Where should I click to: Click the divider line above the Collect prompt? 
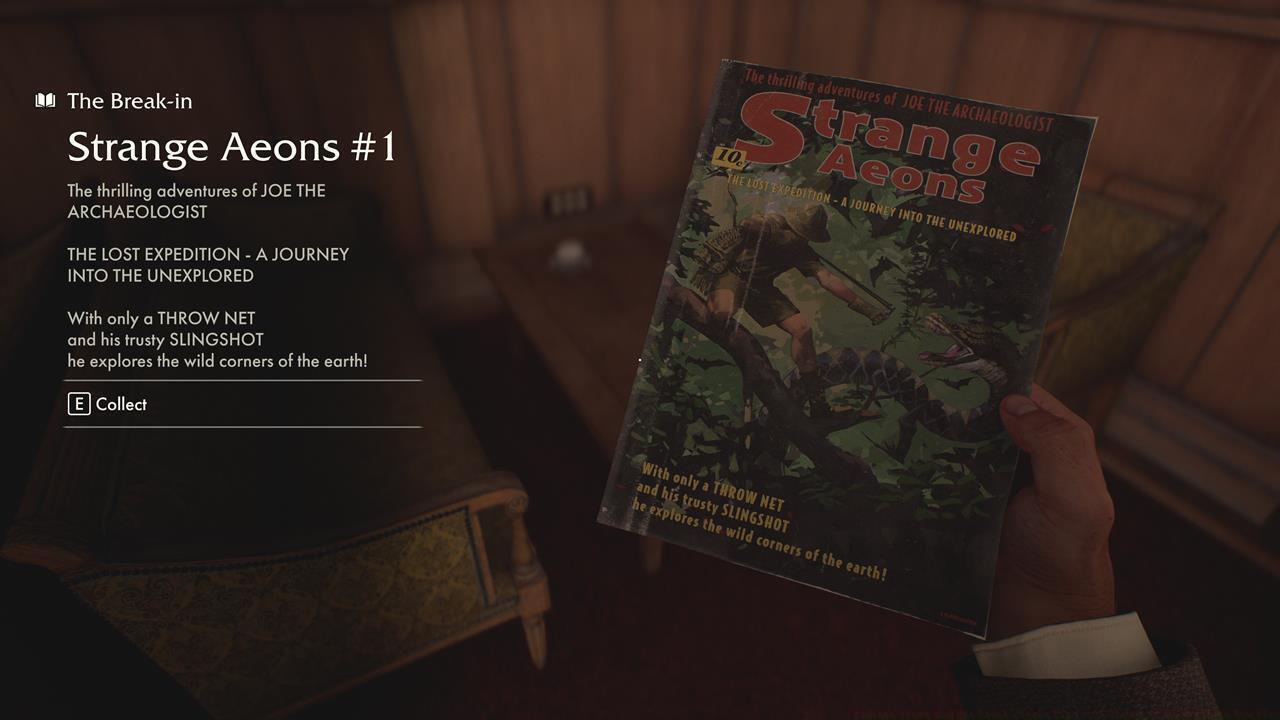pyautogui.click(x=242, y=380)
